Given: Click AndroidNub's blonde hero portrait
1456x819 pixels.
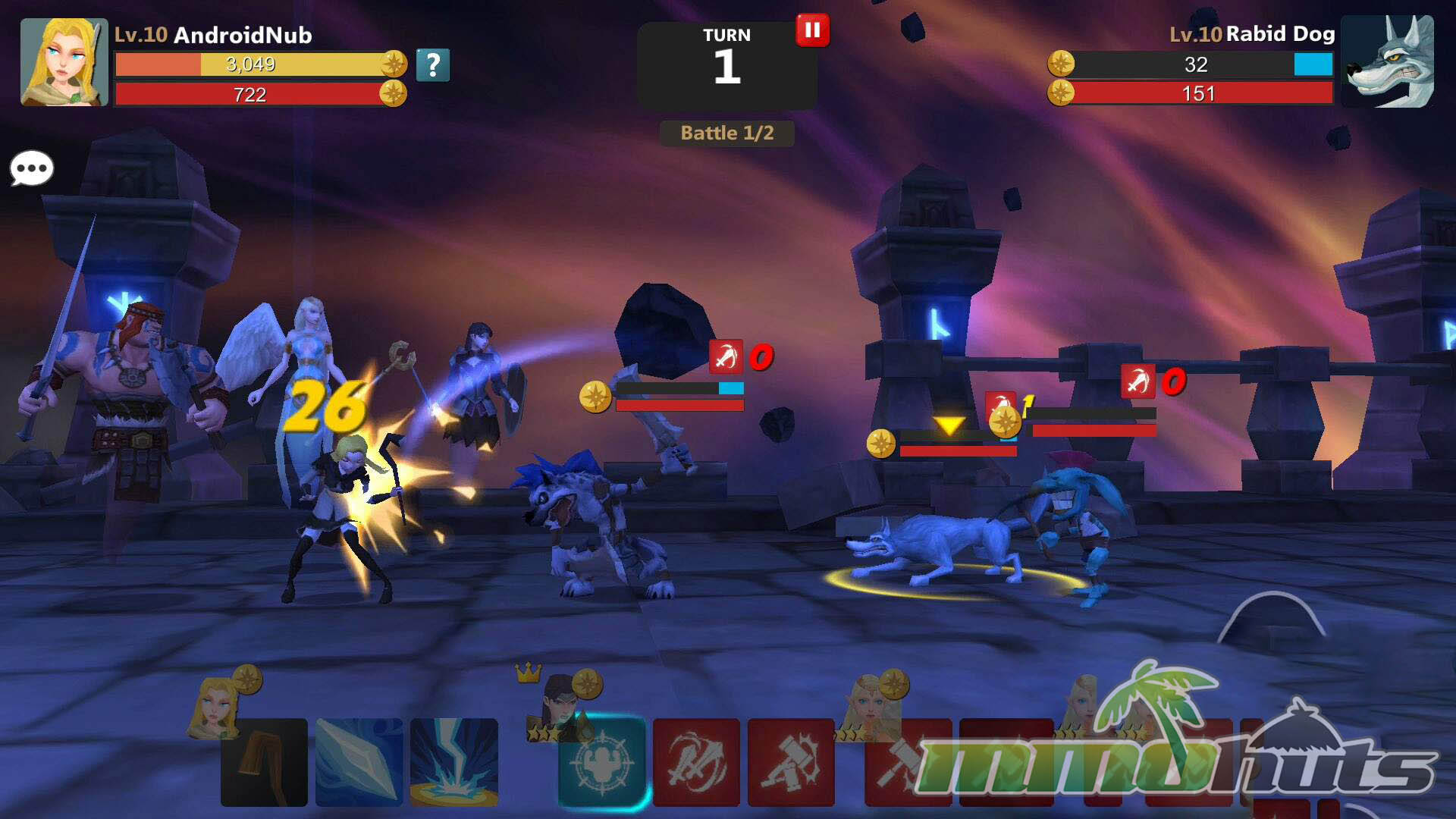Looking at the screenshot, I should point(64,62).
